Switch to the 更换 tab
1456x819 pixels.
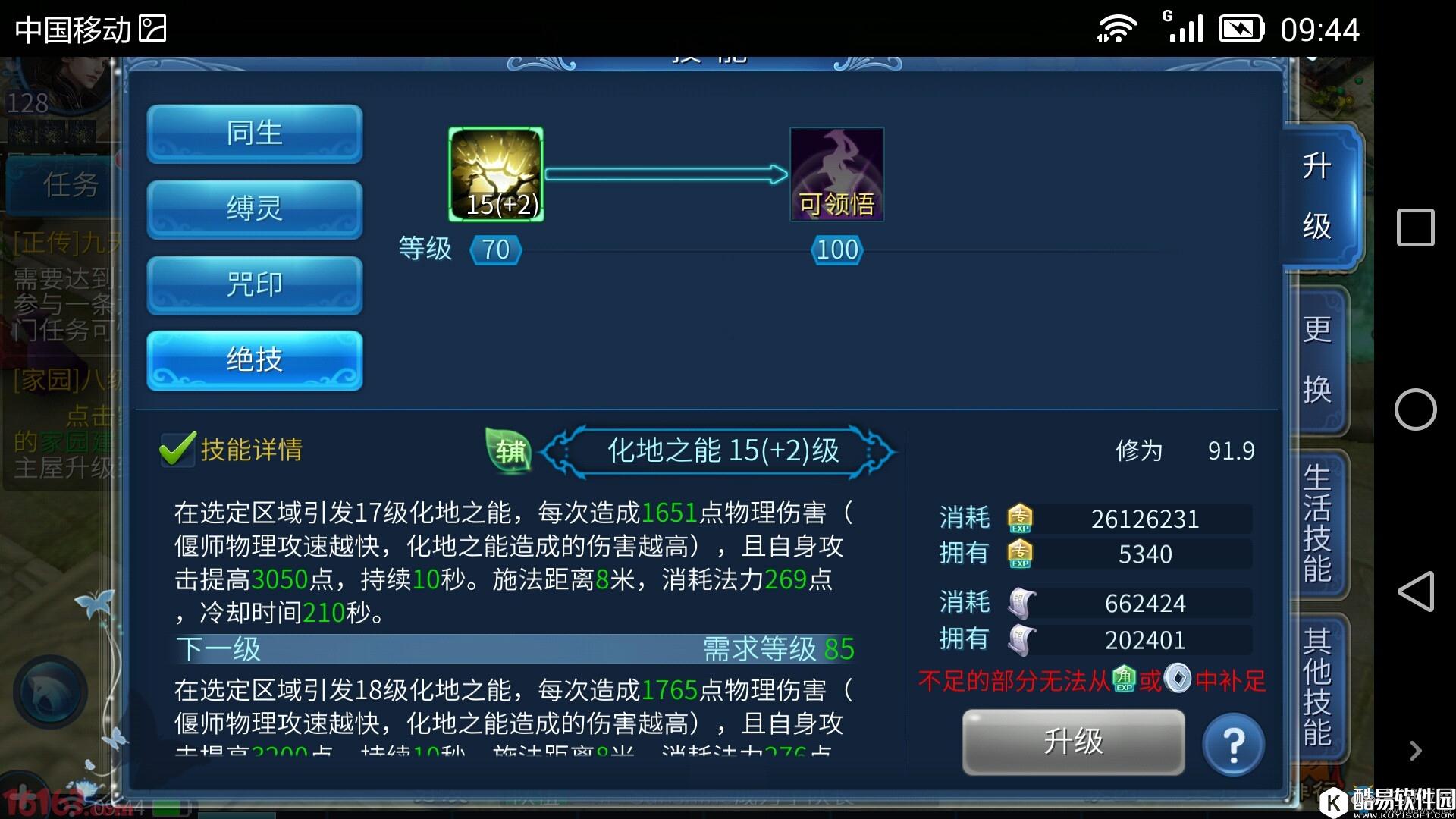point(1317,356)
